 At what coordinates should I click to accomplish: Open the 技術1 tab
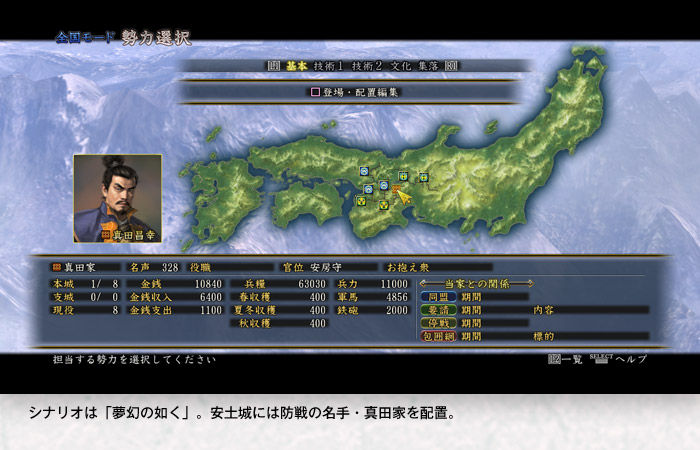pyautogui.click(x=327, y=65)
